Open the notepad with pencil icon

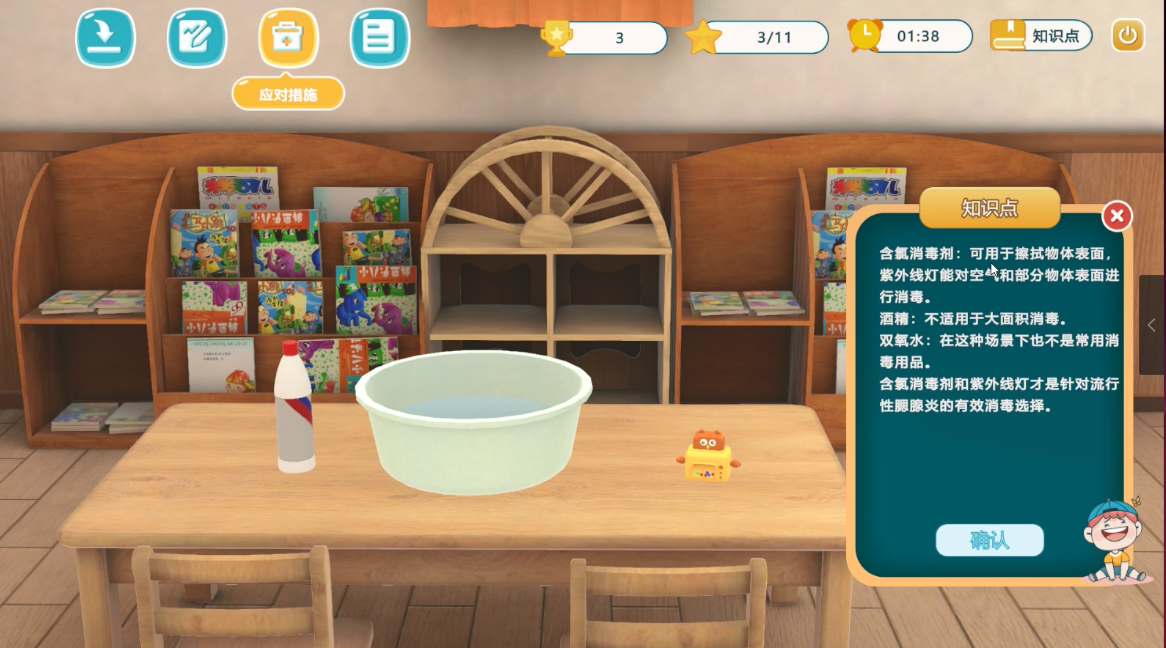click(x=196, y=38)
